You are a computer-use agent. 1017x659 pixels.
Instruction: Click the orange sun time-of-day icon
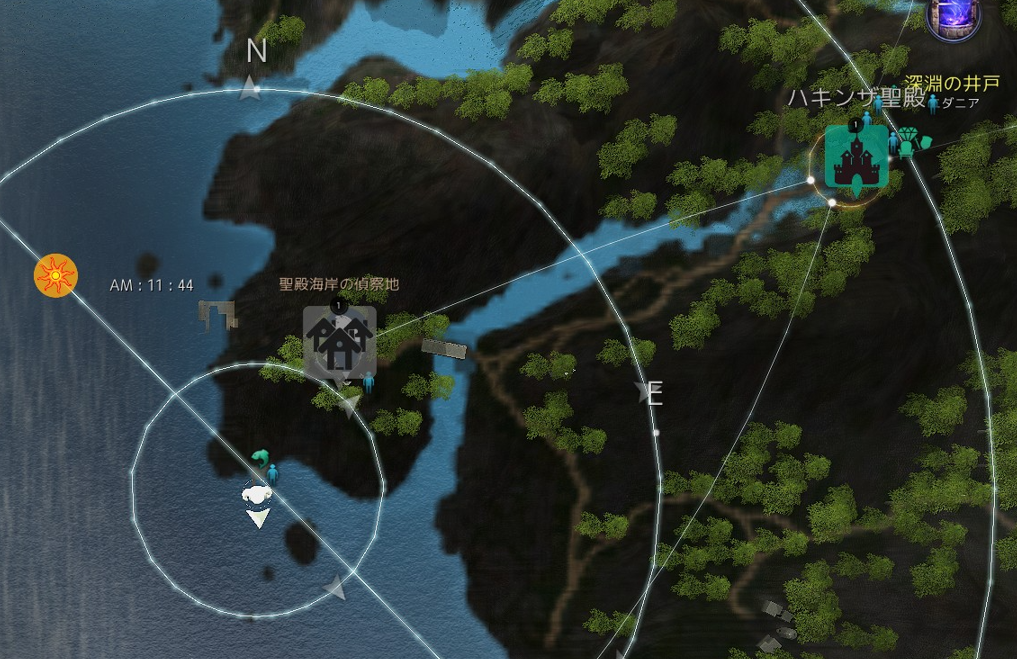point(55,275)
